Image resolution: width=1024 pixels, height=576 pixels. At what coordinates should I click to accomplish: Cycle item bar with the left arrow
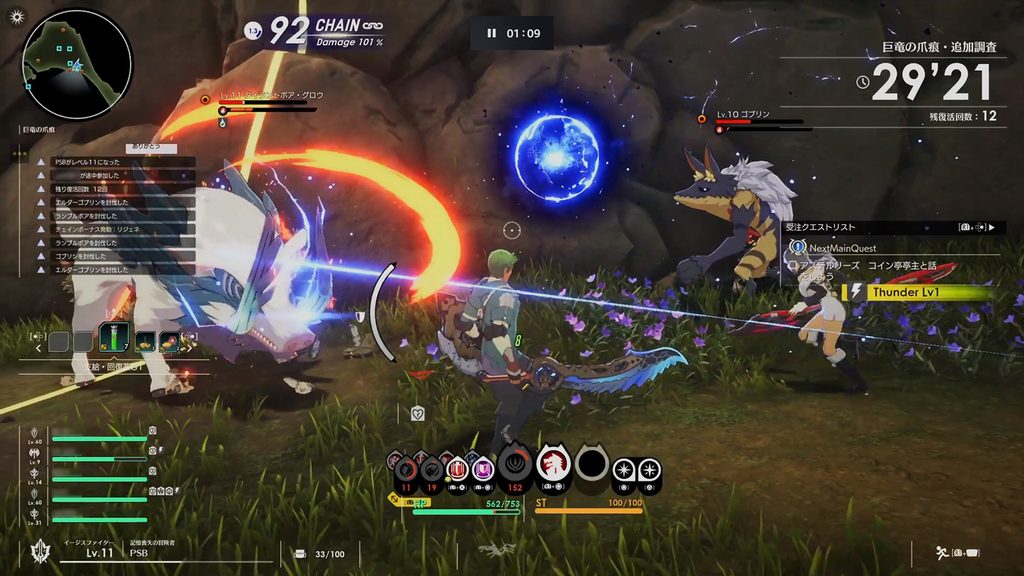(38, 349)
